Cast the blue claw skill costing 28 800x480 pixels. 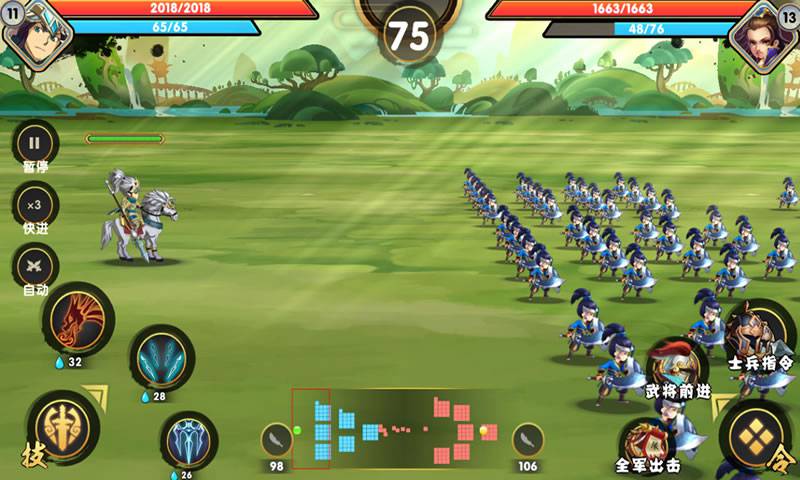pyautogui.click(x=161, y=357)
